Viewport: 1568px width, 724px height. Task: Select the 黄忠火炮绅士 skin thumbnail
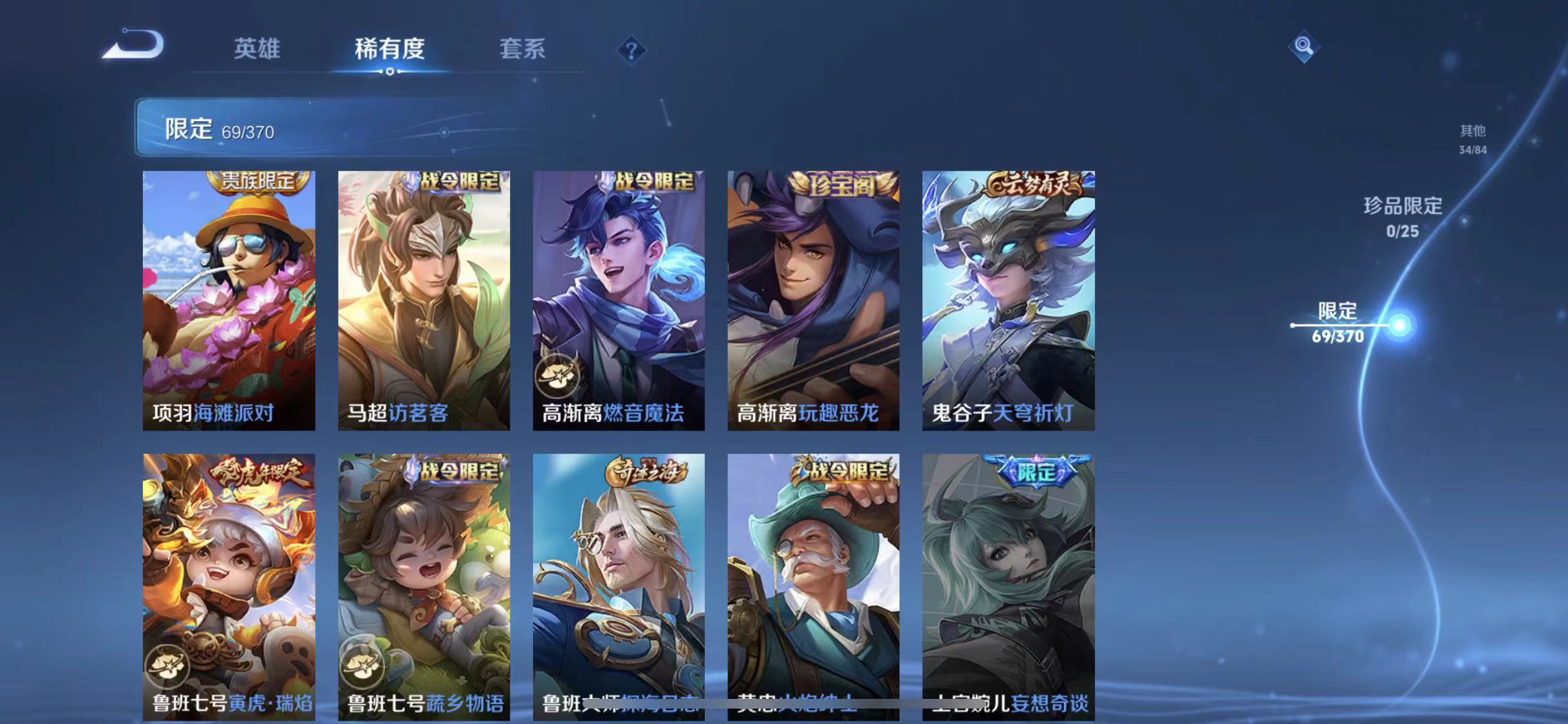click(814, 586)
